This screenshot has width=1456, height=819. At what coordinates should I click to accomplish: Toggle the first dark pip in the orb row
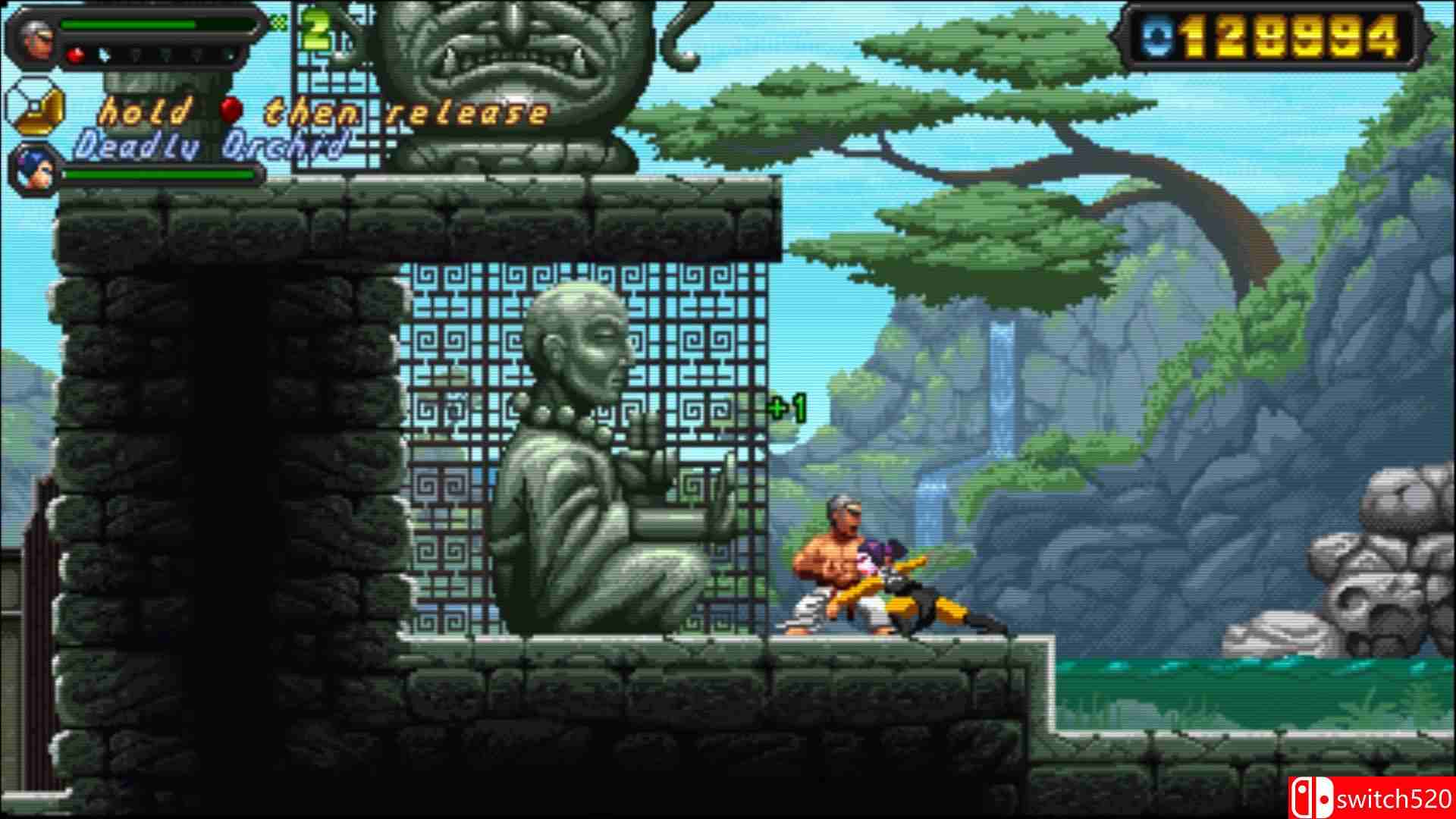136,55
